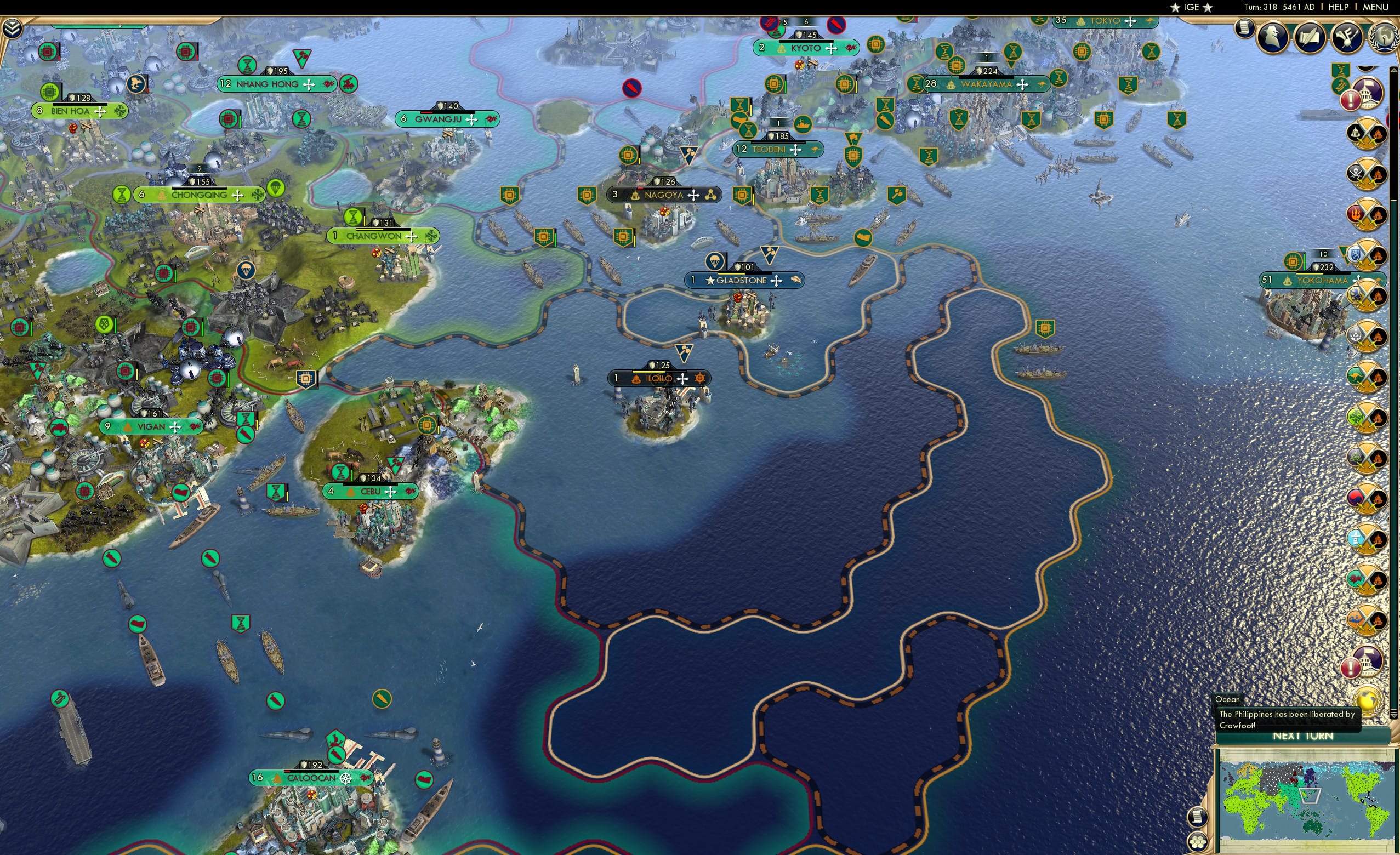Viewport: 1400px width, 855px height.
Task: Click the capitol dome notification icon
Action: (x=1369, y=94)
